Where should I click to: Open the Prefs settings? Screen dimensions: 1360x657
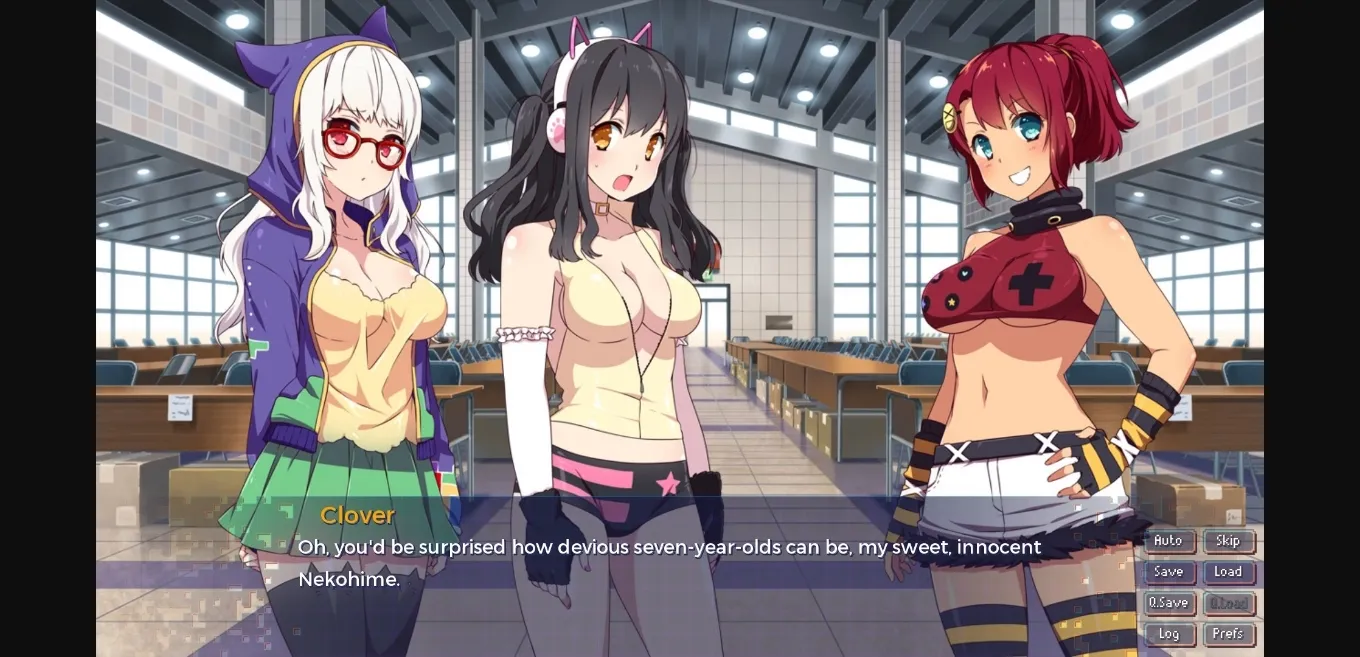[x=1228, y=634]
